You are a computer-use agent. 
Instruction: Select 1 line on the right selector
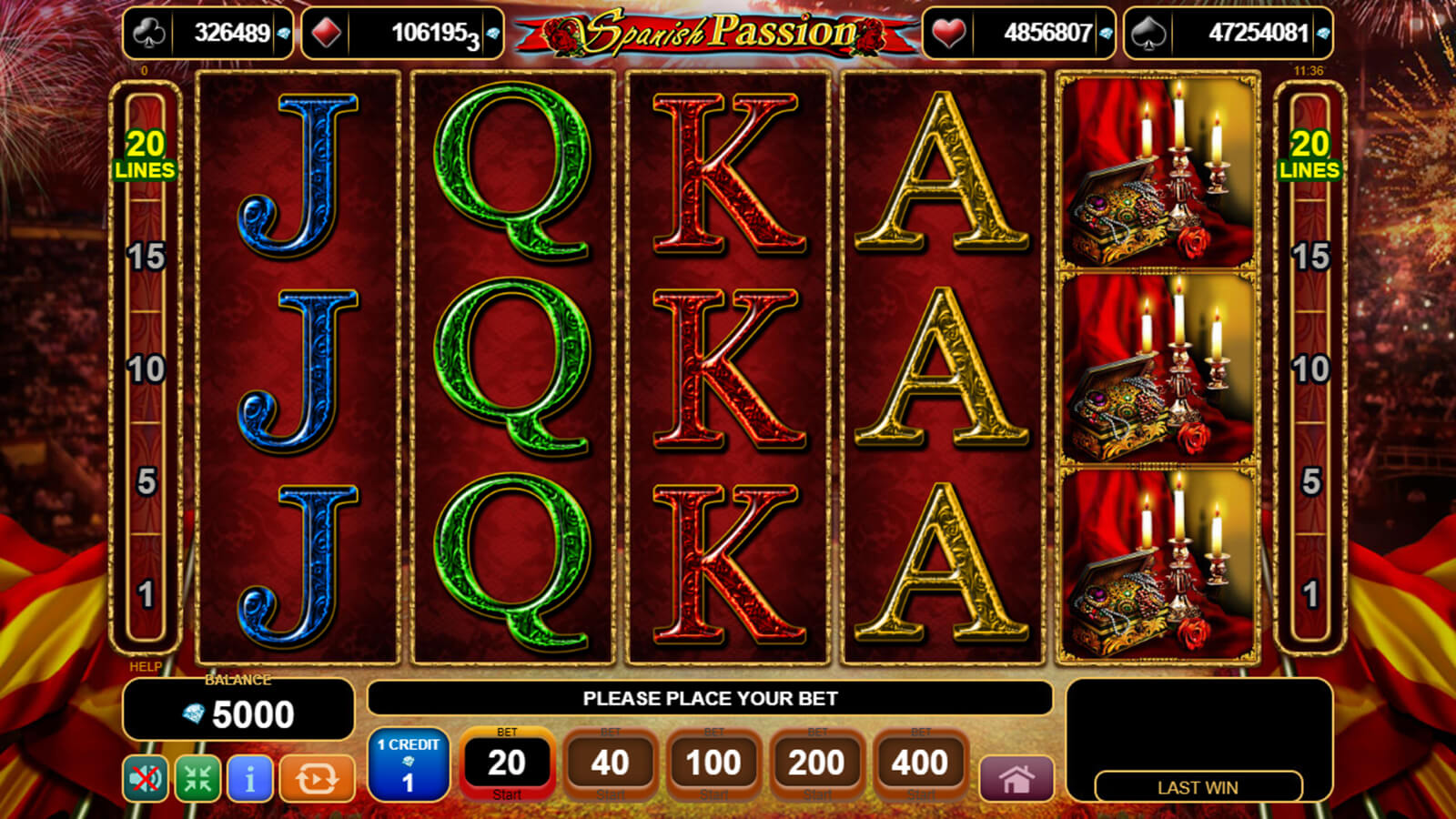tap(1310, 594)
